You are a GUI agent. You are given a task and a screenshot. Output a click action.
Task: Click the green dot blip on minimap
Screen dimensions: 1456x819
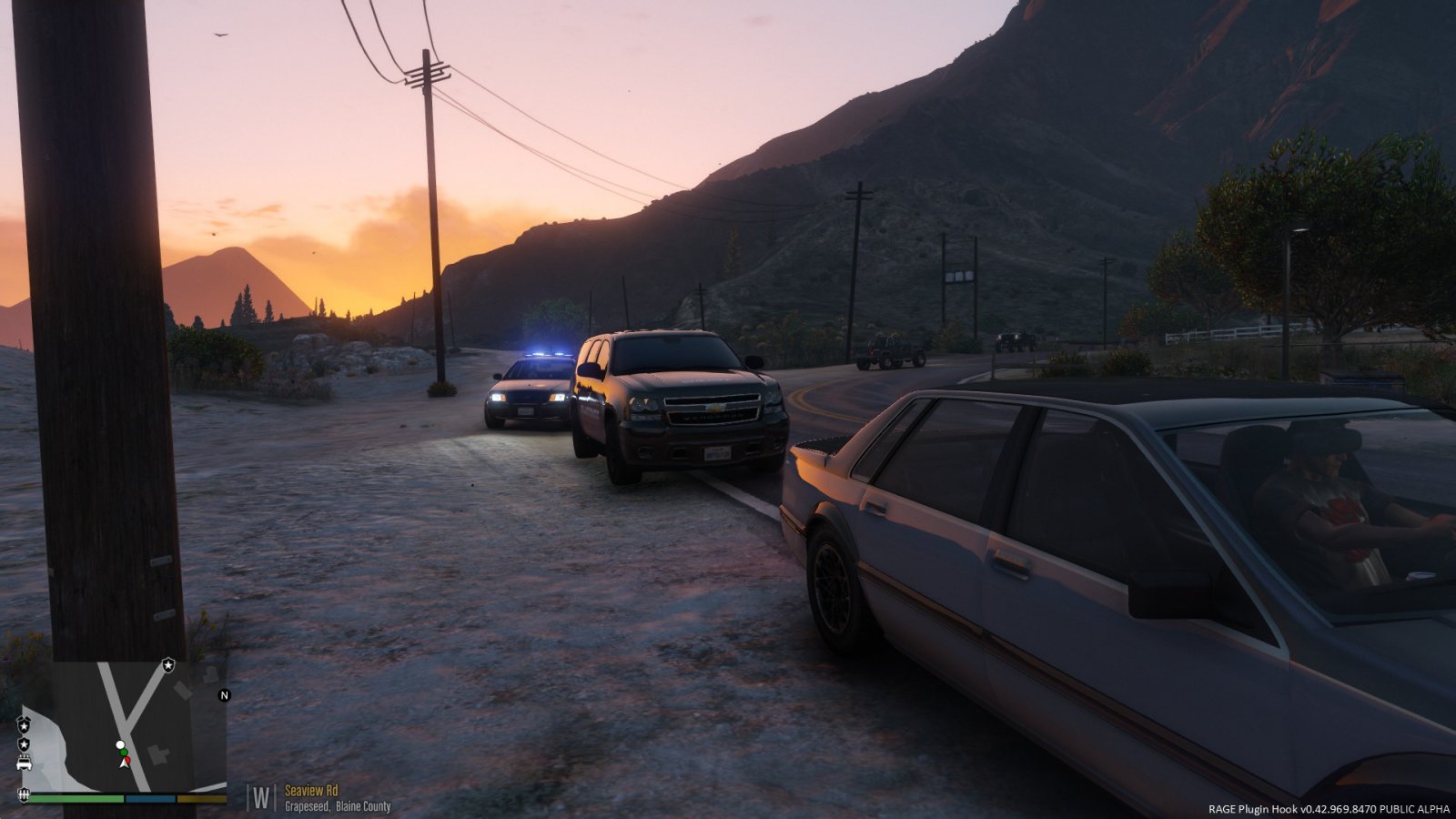(125, 752)
